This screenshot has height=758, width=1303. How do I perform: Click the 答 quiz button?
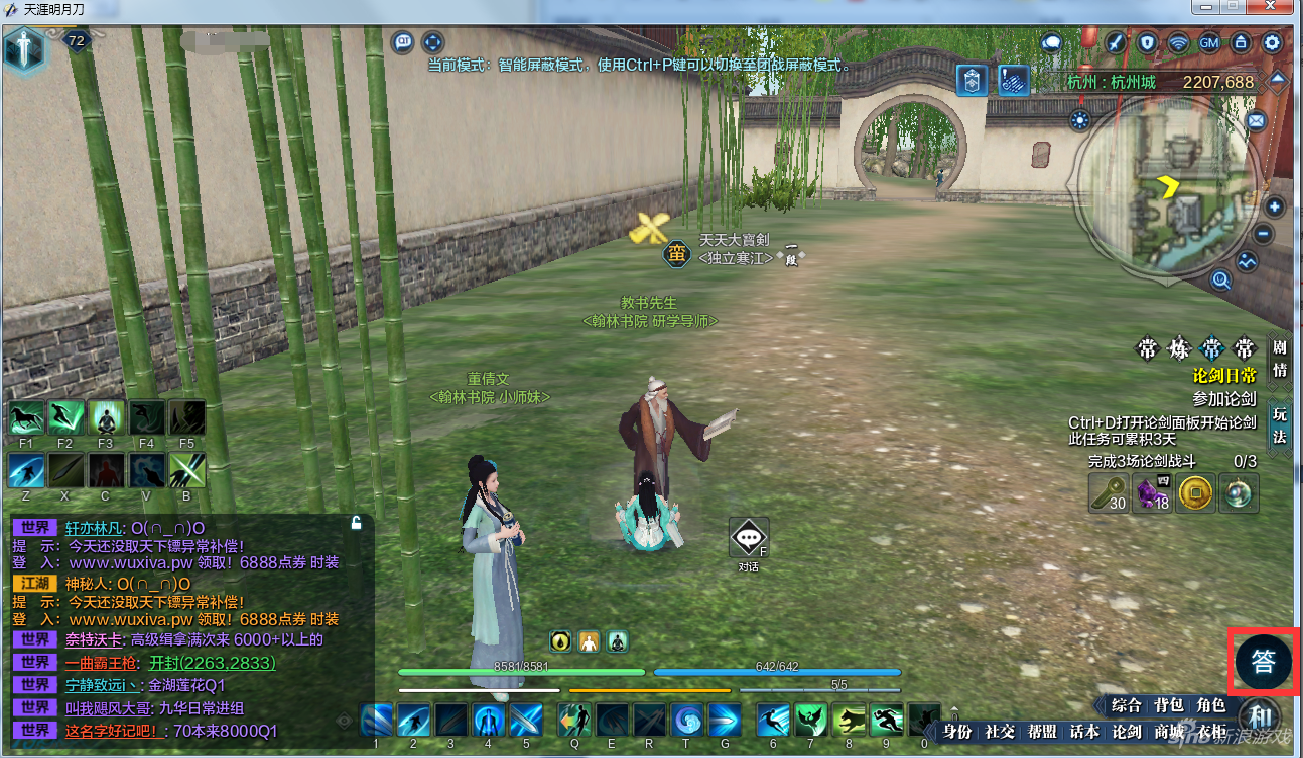1263,661
